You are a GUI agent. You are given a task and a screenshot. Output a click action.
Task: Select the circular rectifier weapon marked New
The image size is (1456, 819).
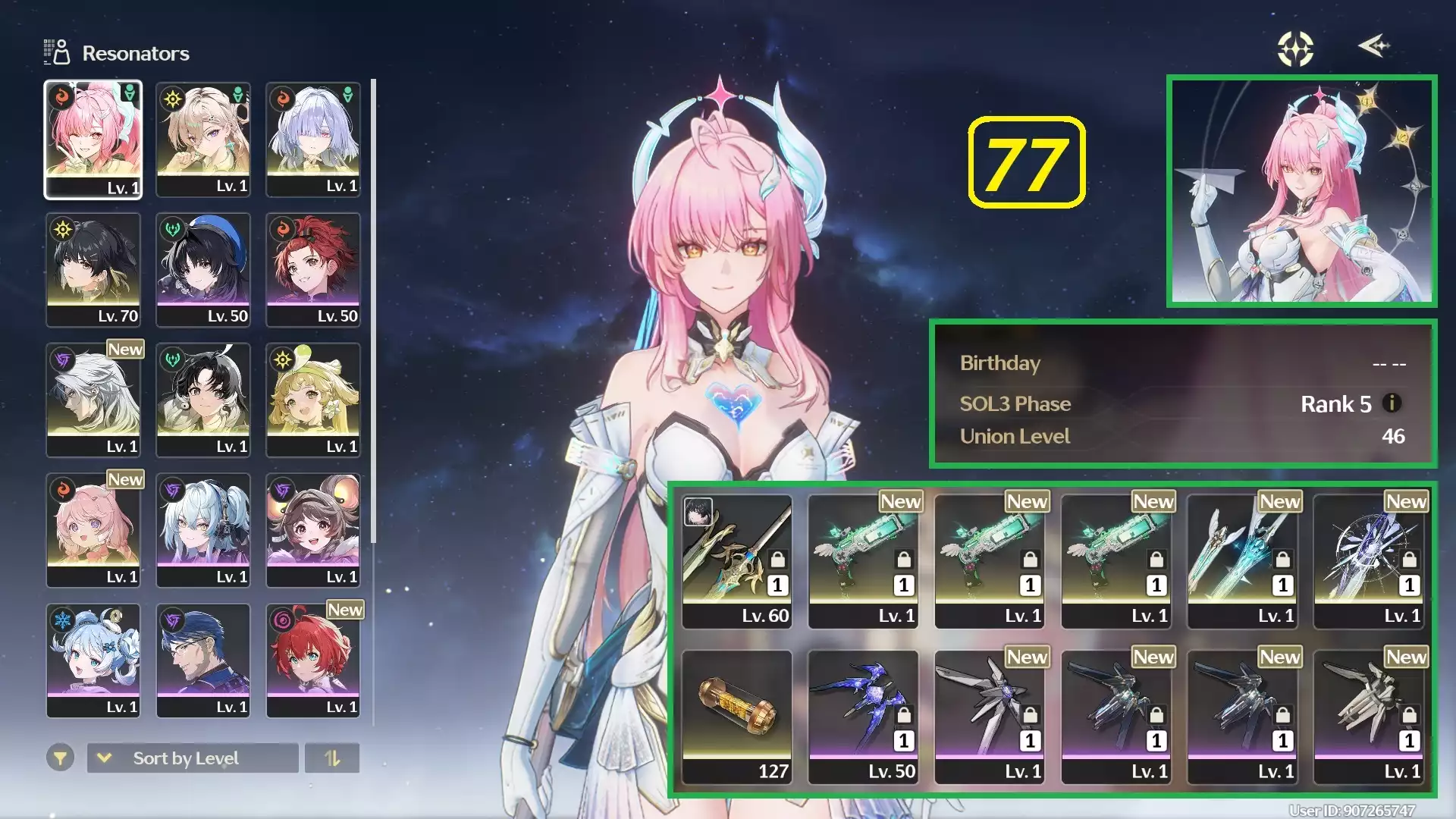(1369, 562)
